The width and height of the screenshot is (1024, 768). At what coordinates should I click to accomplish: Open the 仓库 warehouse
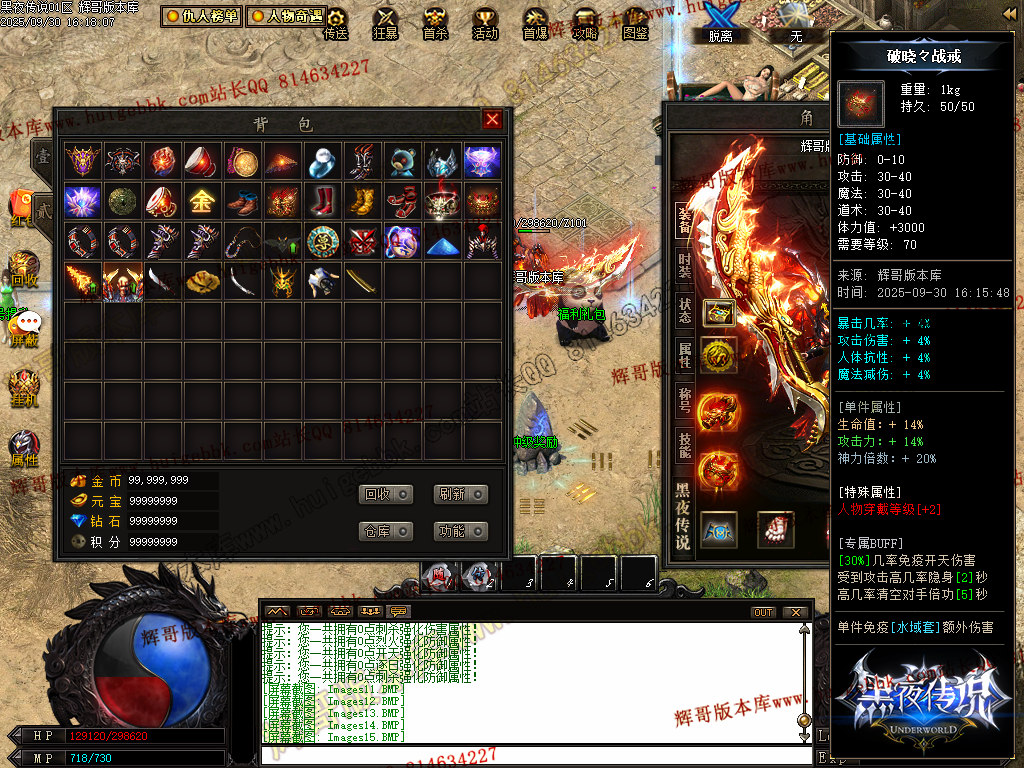[x=385, y=531]
